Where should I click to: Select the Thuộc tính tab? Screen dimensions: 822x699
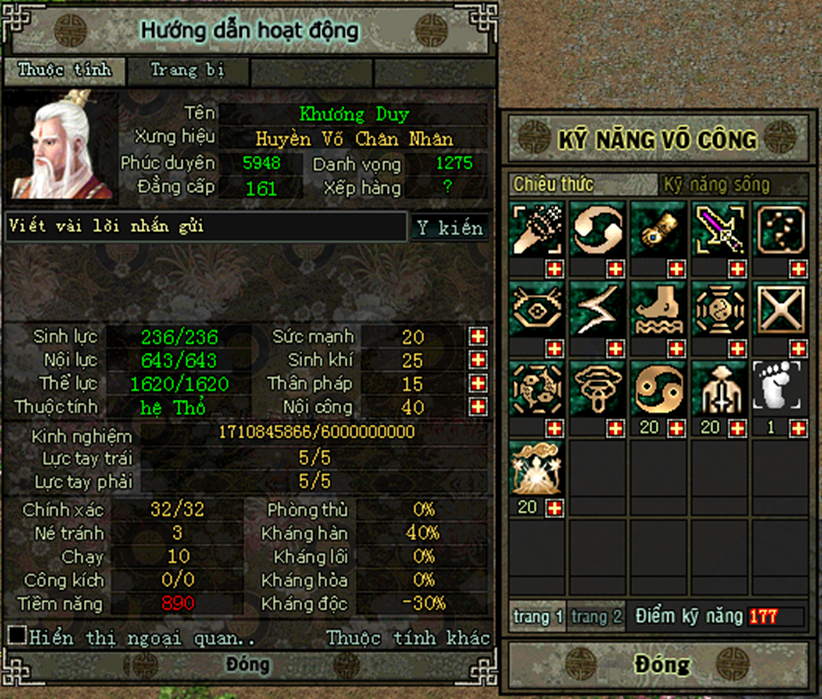pyautogui.click(x=69, y=71)
